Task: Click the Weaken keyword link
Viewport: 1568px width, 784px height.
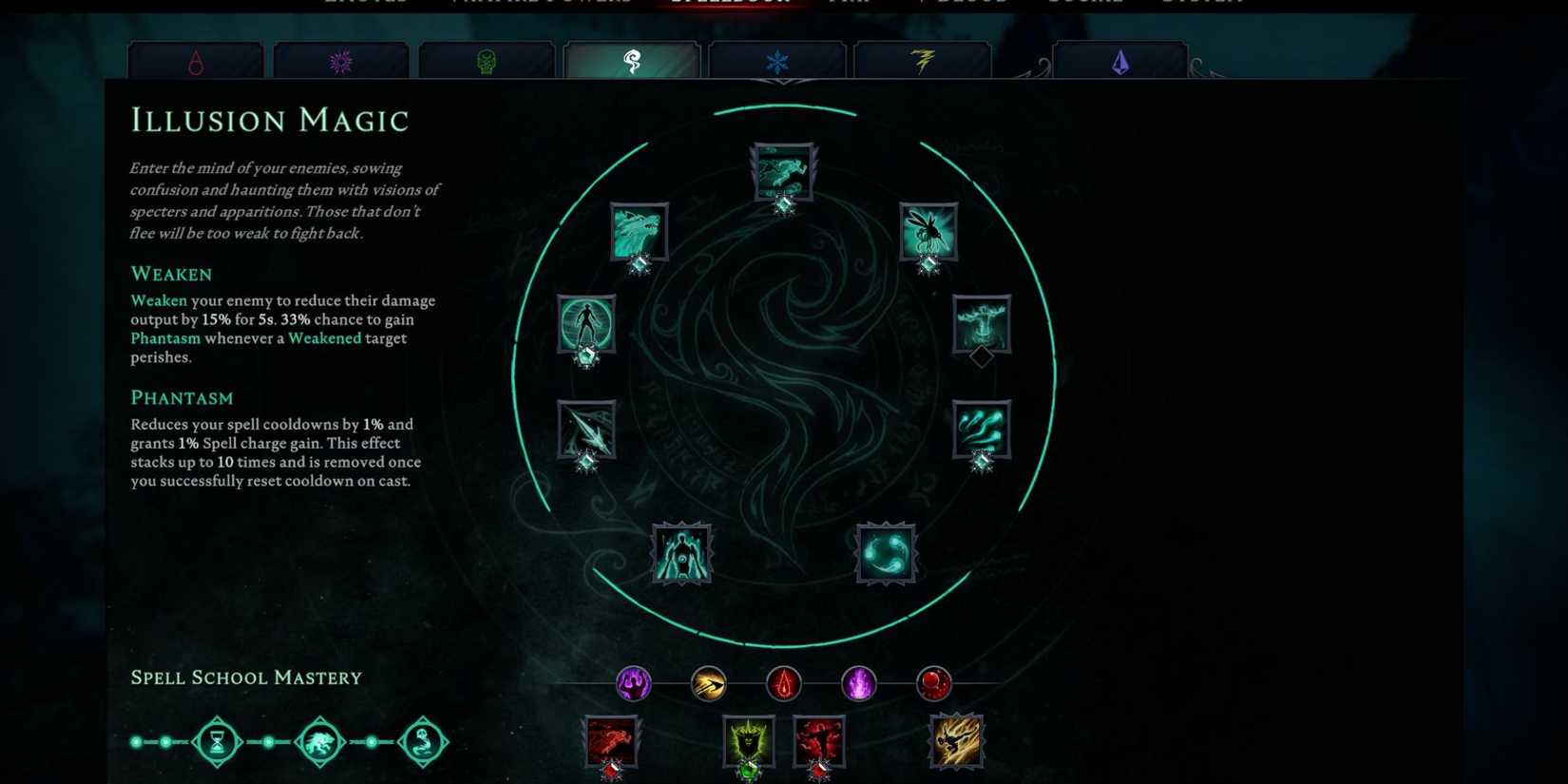Action: click(x=158, y=300)
